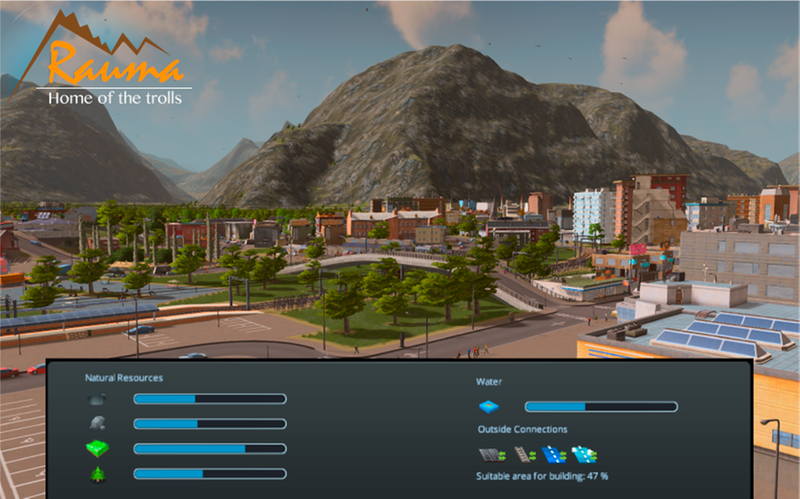
Task: Click the forest tree resource icon
Action: (x=97, y=474)
